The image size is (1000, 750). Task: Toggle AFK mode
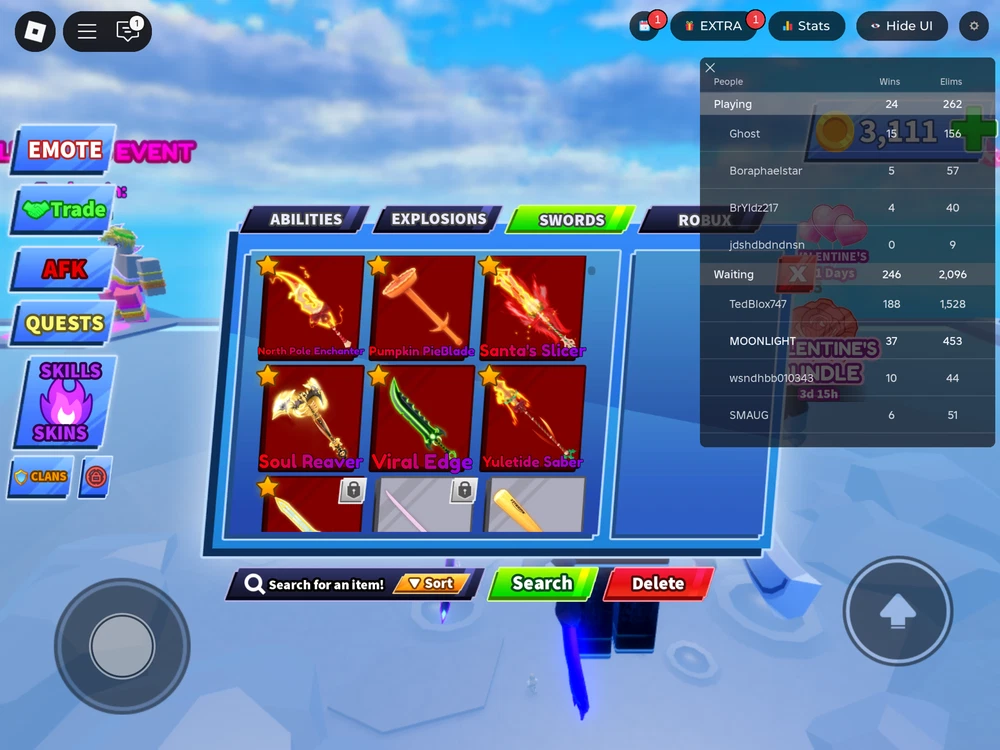coord(64,269)
